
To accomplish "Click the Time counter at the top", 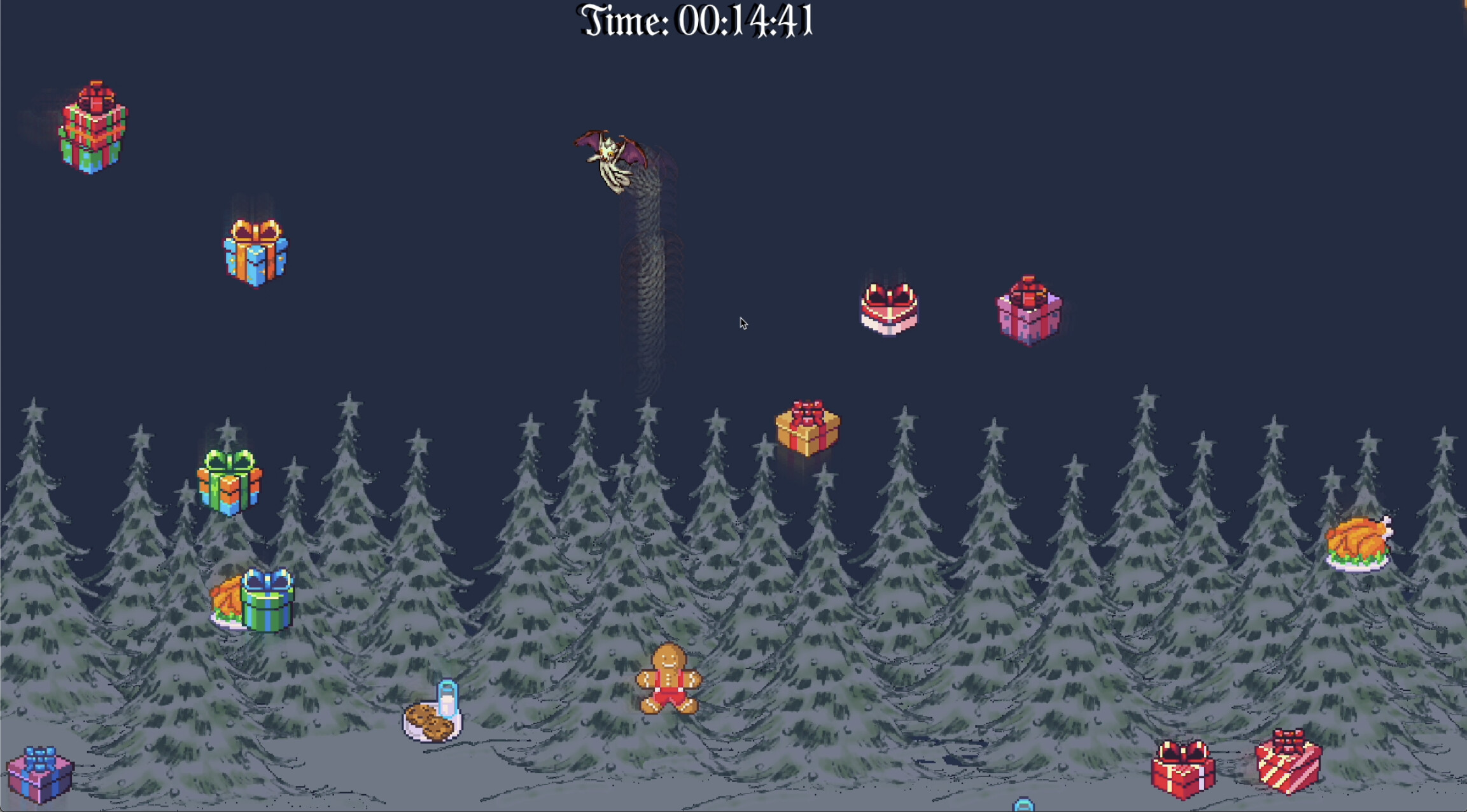I will (696, 21).
